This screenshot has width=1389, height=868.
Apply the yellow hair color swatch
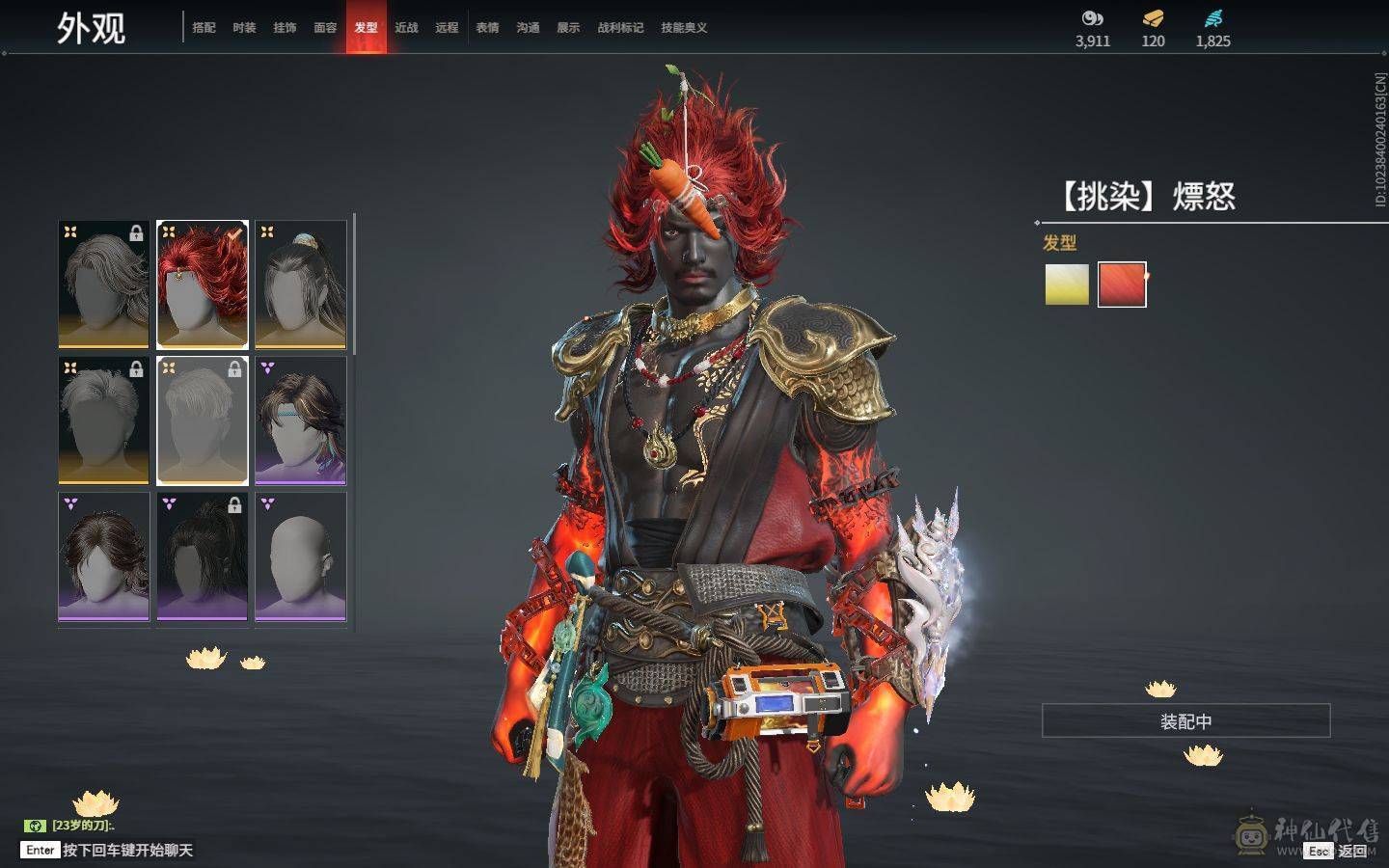(1067, 285)
